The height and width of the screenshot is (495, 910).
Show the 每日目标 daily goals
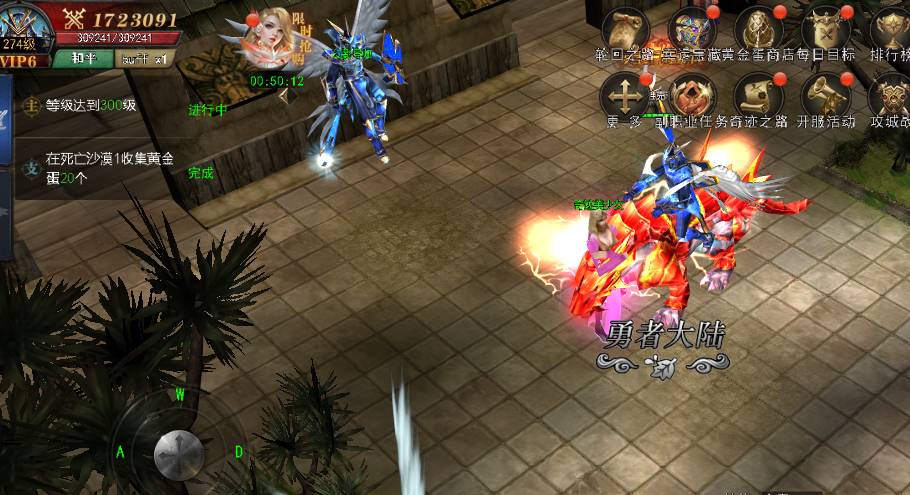click(826, 29)
